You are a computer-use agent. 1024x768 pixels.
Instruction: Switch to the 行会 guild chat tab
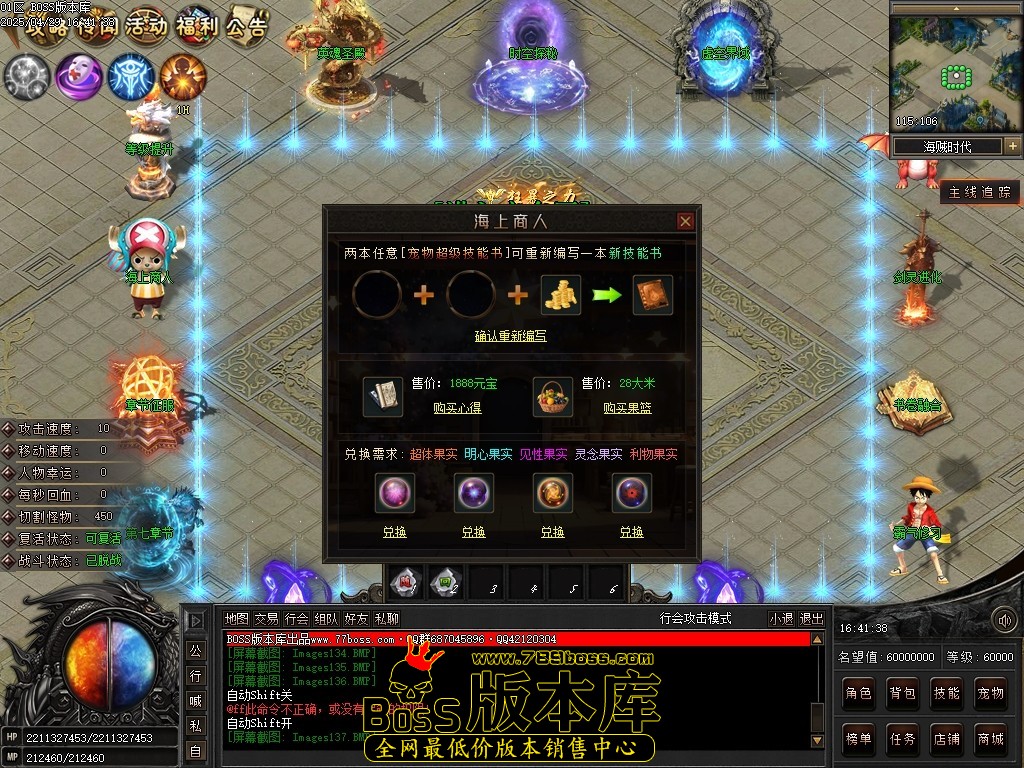click(297, 619)
